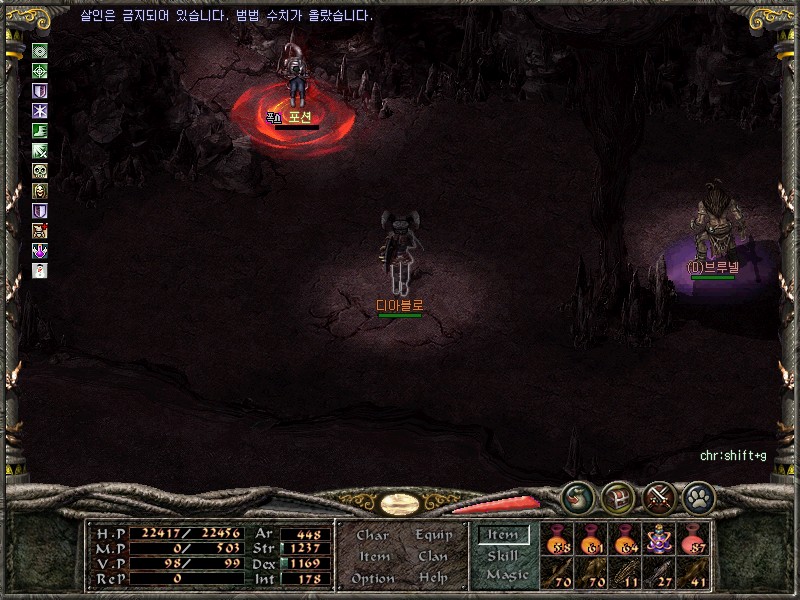Open the Item menu entry below Char

click(373, 556)
